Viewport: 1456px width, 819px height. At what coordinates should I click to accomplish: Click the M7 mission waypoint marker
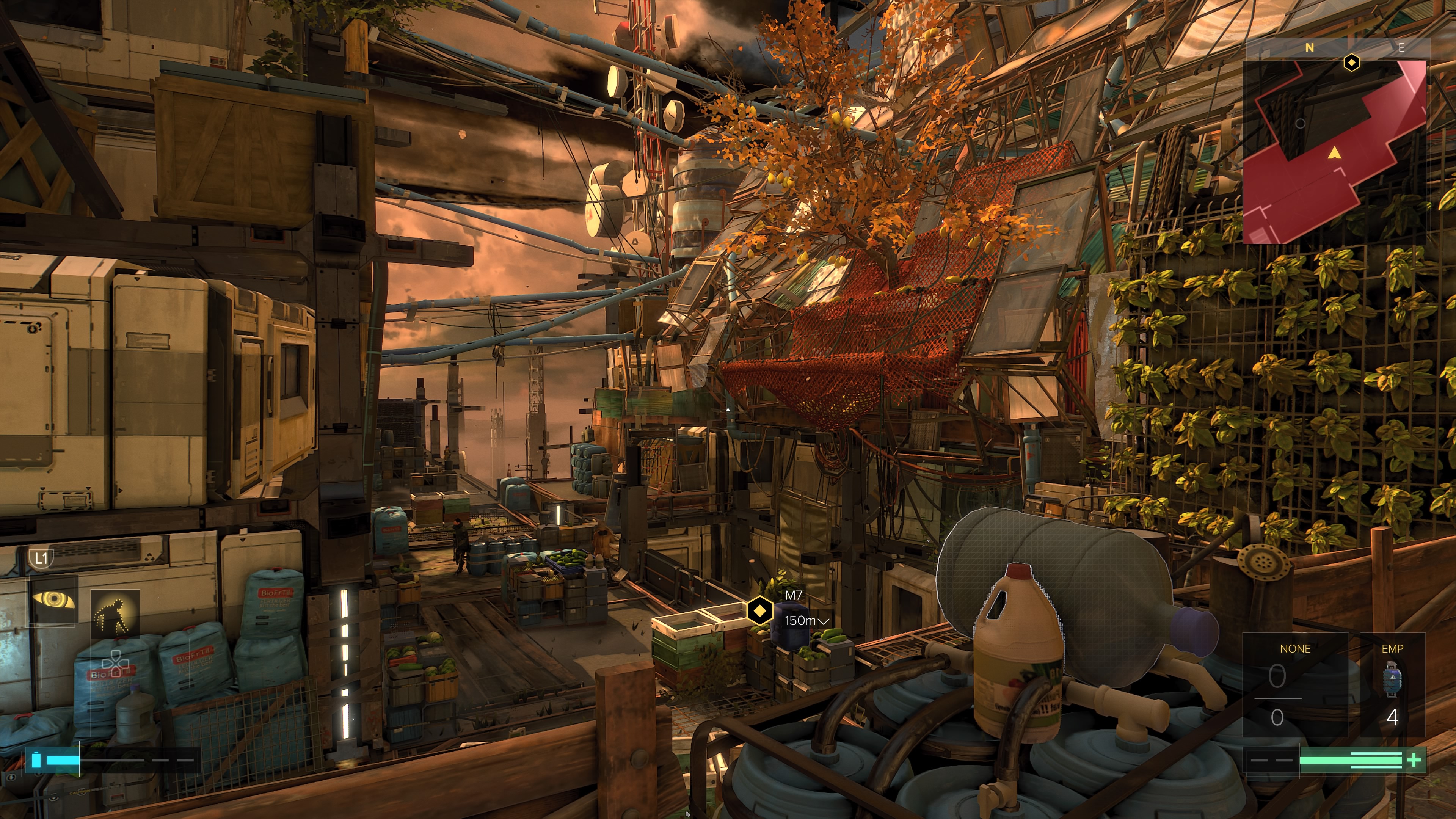pos(759,610)
